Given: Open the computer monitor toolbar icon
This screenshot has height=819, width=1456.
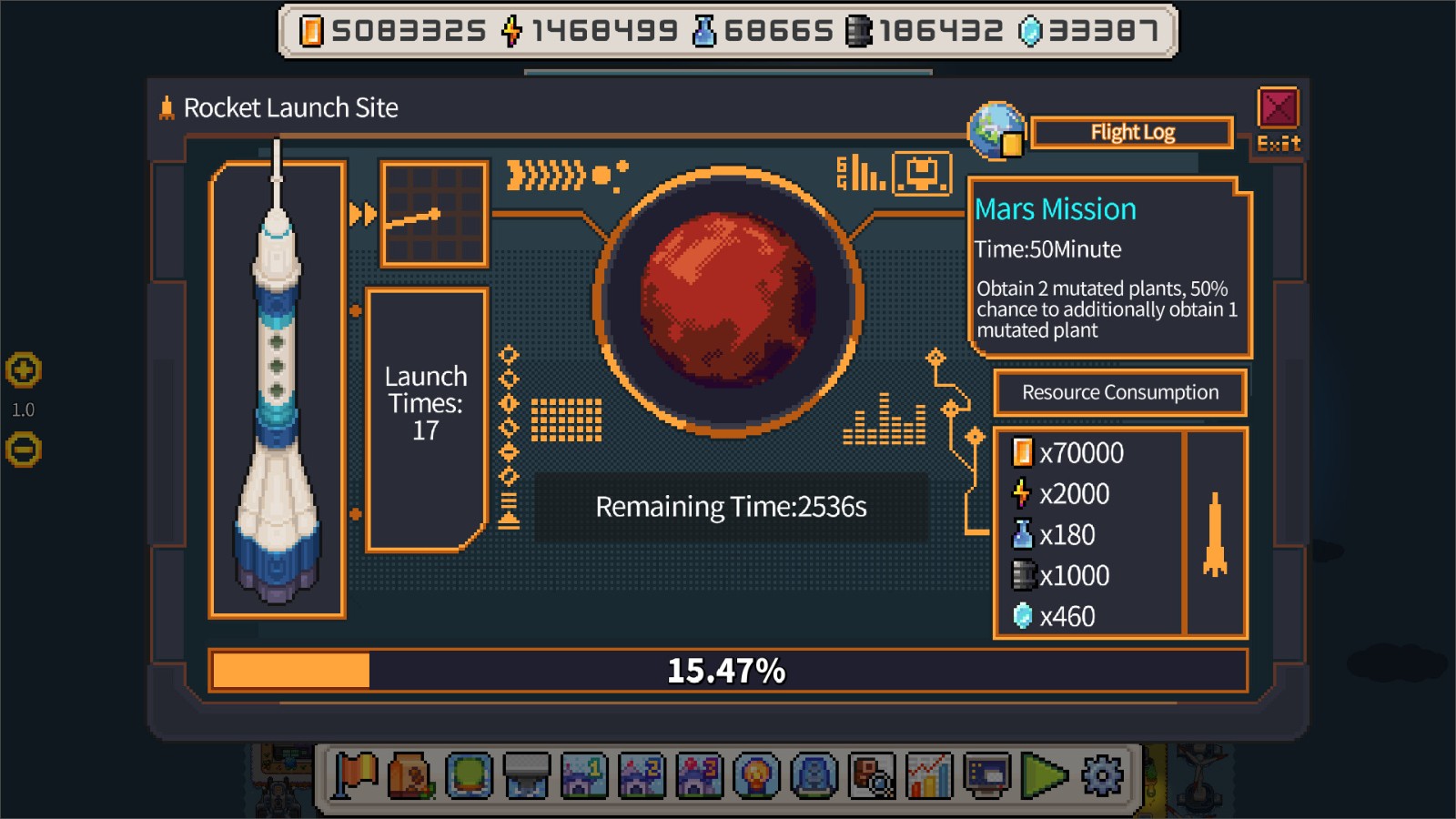Looking at the screenshot, I should point(986,776).
